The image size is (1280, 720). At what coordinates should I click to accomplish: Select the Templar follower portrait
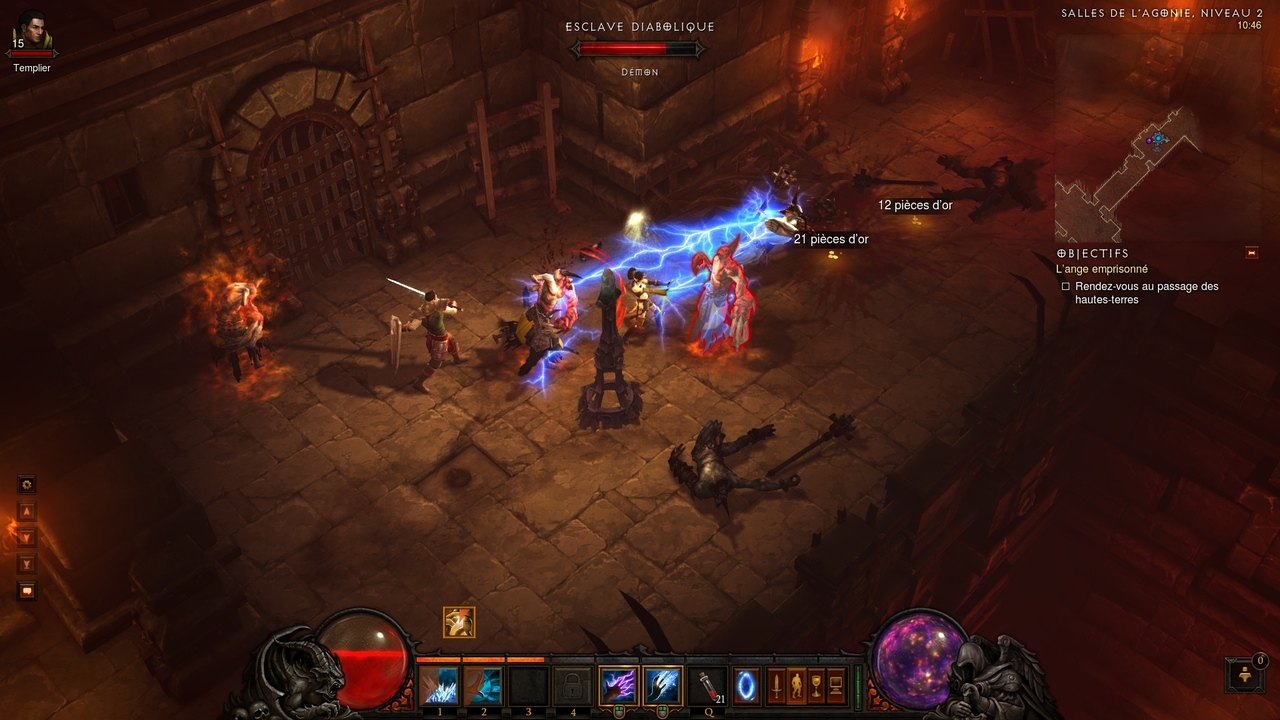[31, 31]
